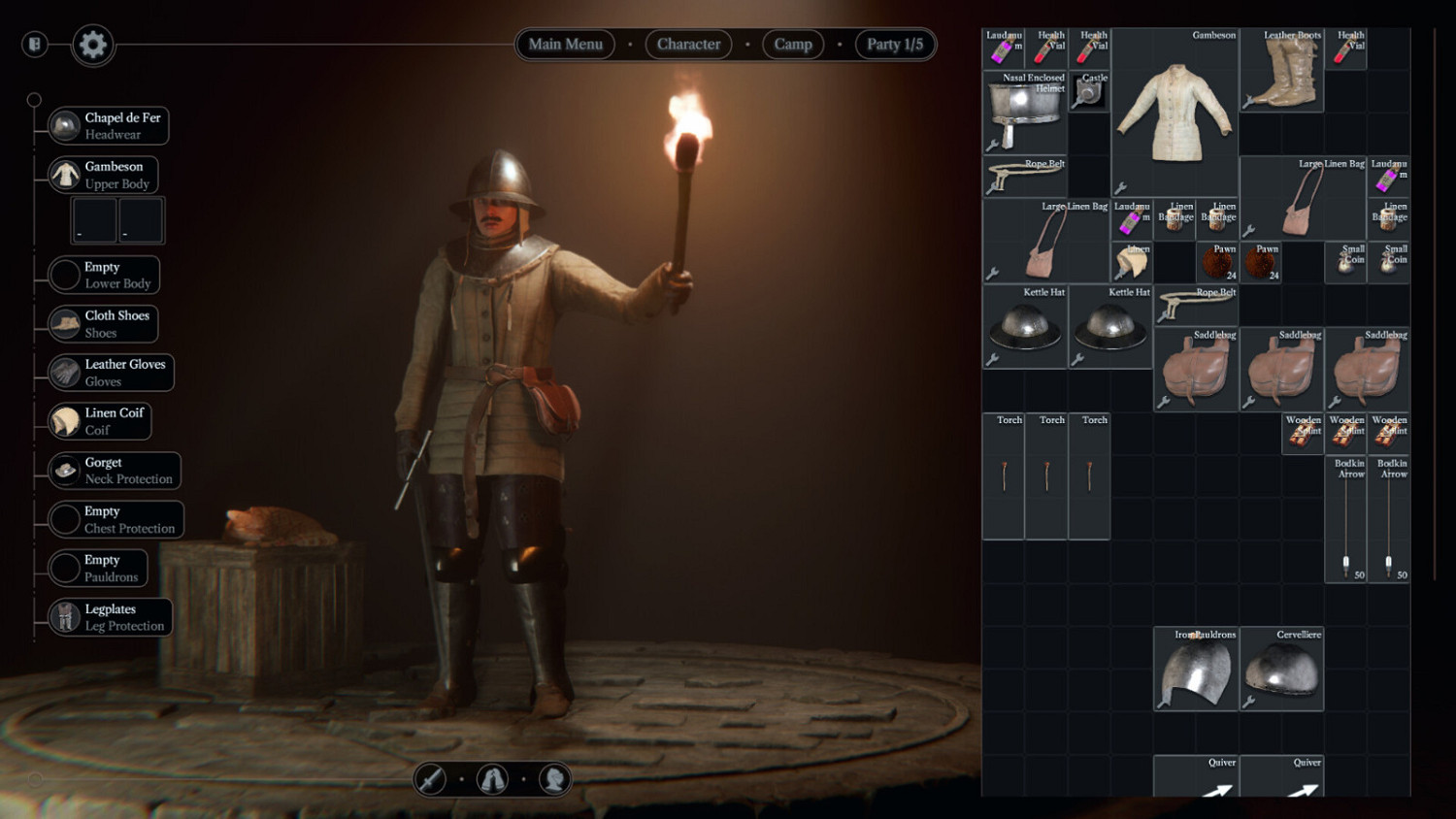Select the Linen Coif slot

(x=100, y=421)
